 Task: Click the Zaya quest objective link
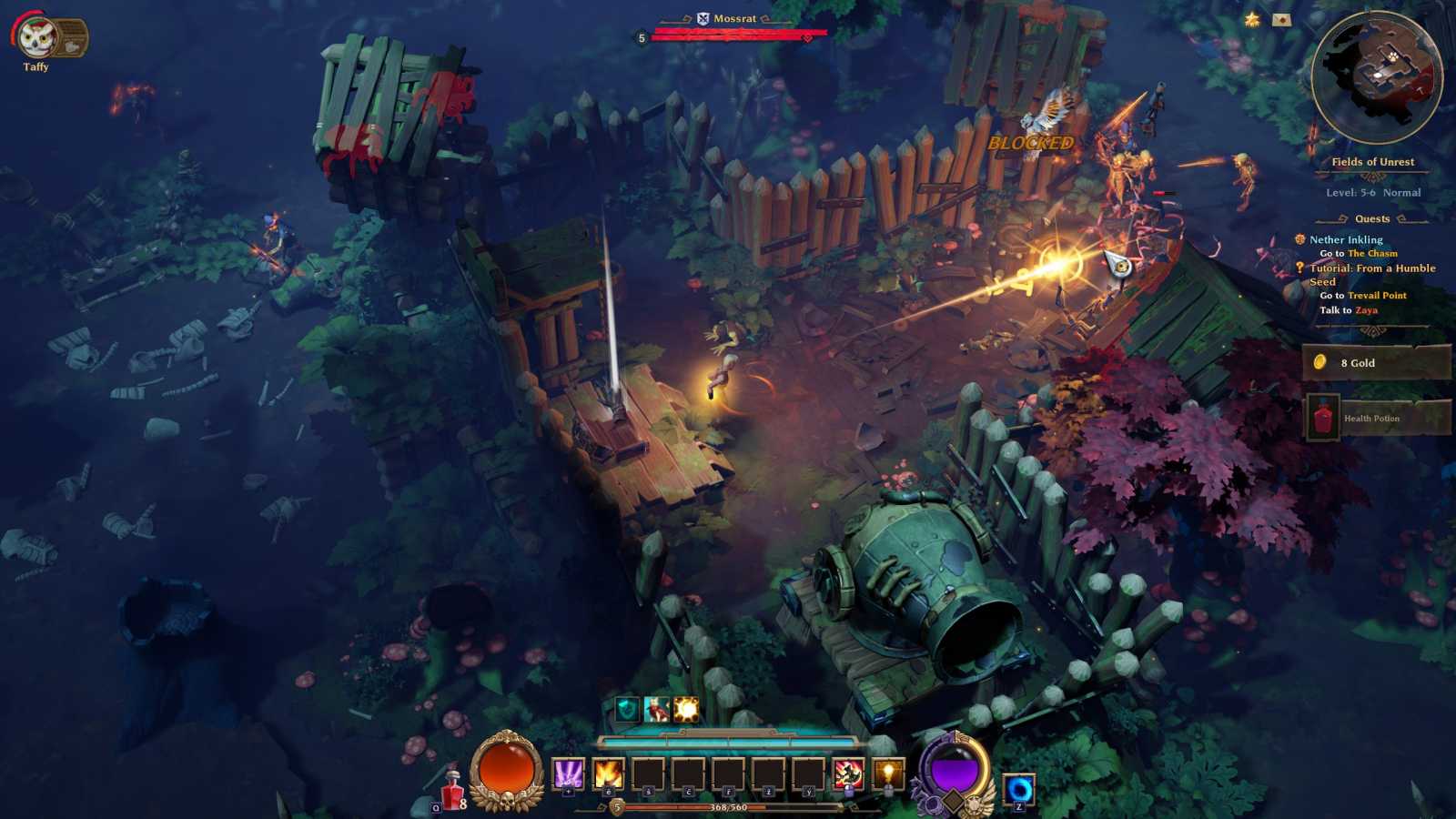(x=1366, y=310)
